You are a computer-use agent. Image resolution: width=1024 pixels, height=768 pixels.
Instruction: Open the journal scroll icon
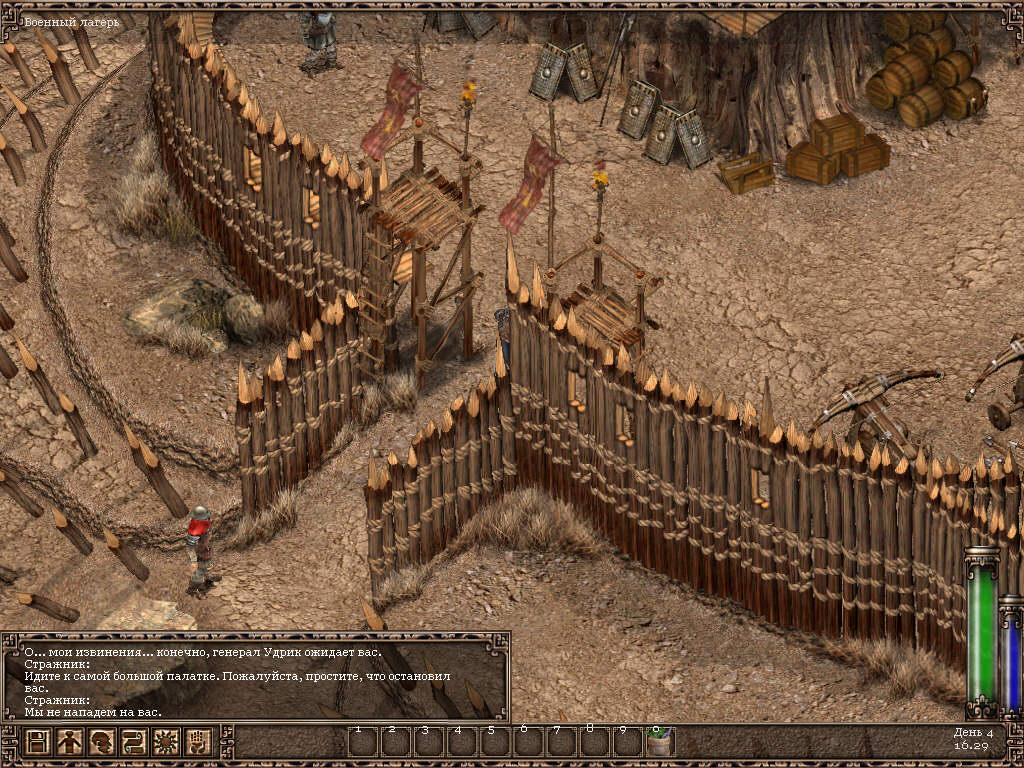(134, 742)
